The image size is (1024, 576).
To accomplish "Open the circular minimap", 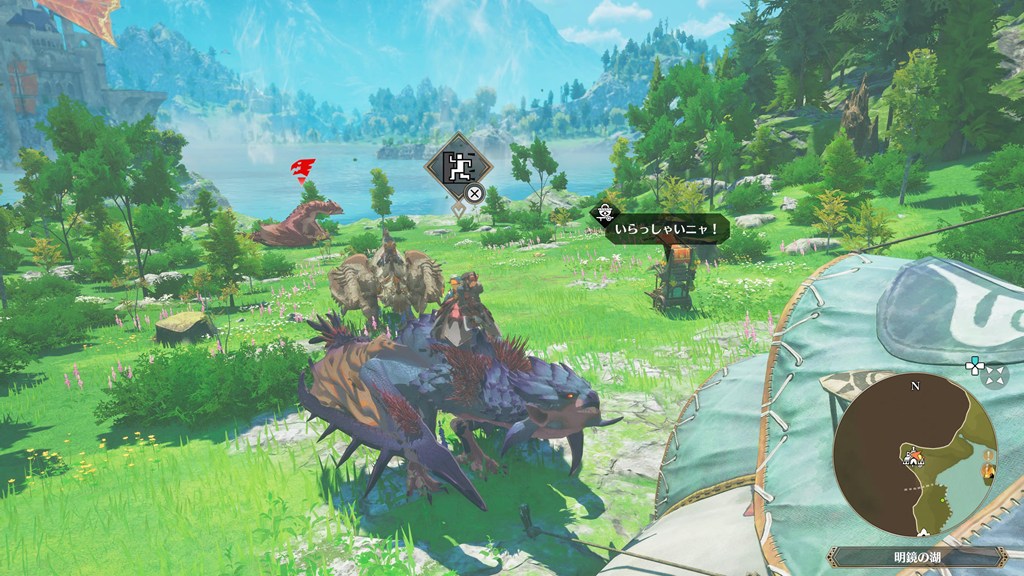I will 915,455.
